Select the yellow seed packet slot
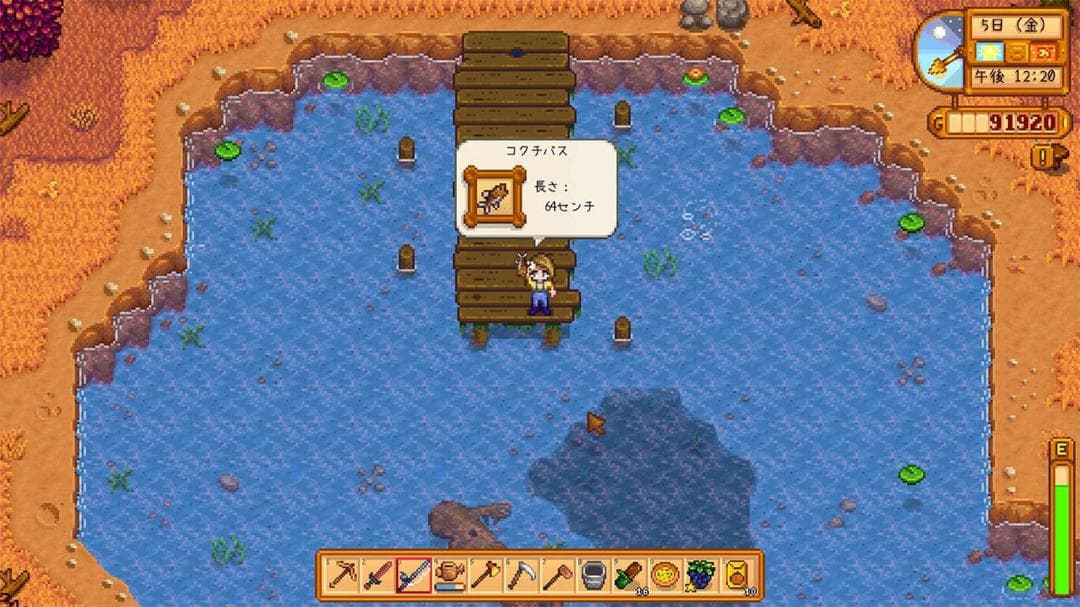The height and width of the screenshot is (607, 1080). (736, 575)
